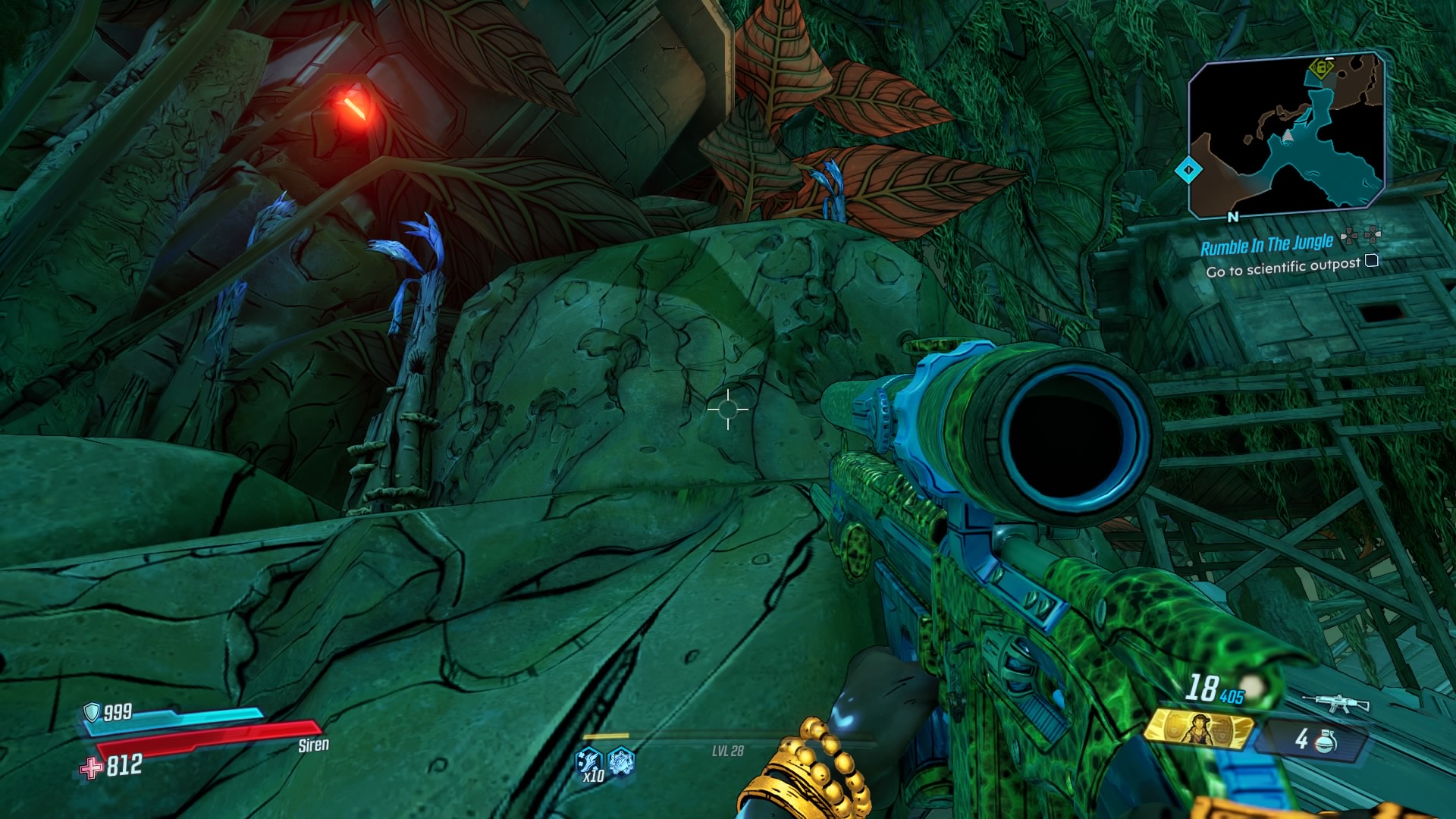Image resolution: width=1456 pixels, height=819 pixels.
Task: Tick the Go to scientific outpost checkbox
Action: click(x=1371, y=261)
